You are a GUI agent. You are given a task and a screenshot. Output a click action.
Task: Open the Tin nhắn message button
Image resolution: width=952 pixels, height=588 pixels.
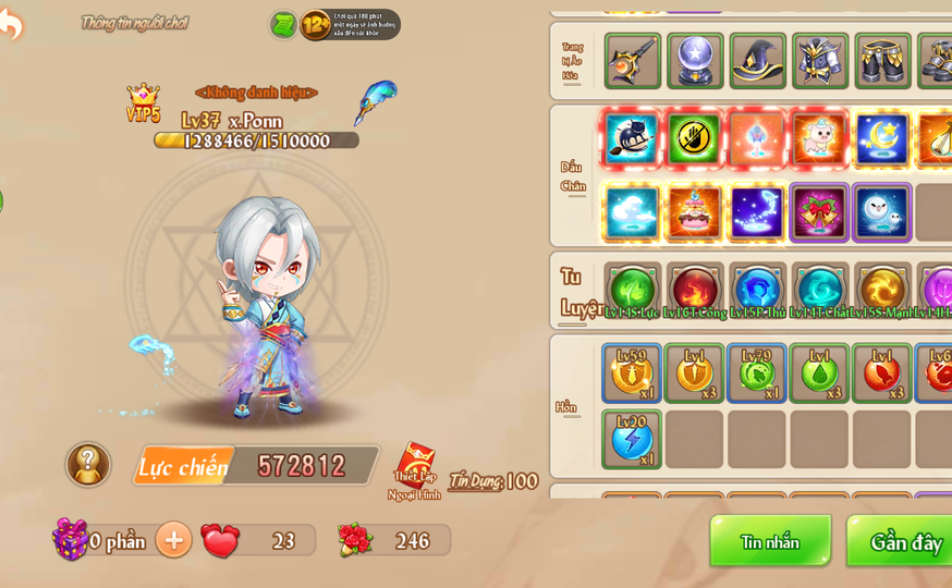[770, 542]
